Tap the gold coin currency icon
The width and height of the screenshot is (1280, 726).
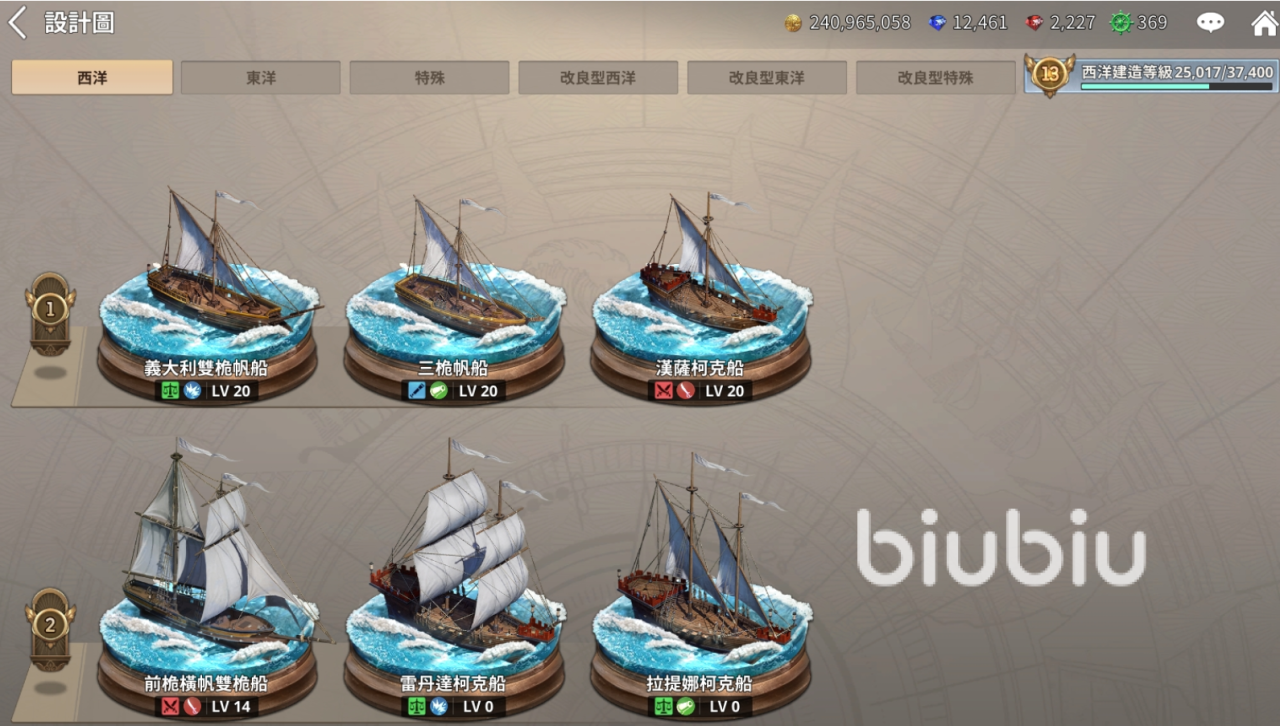793,23
